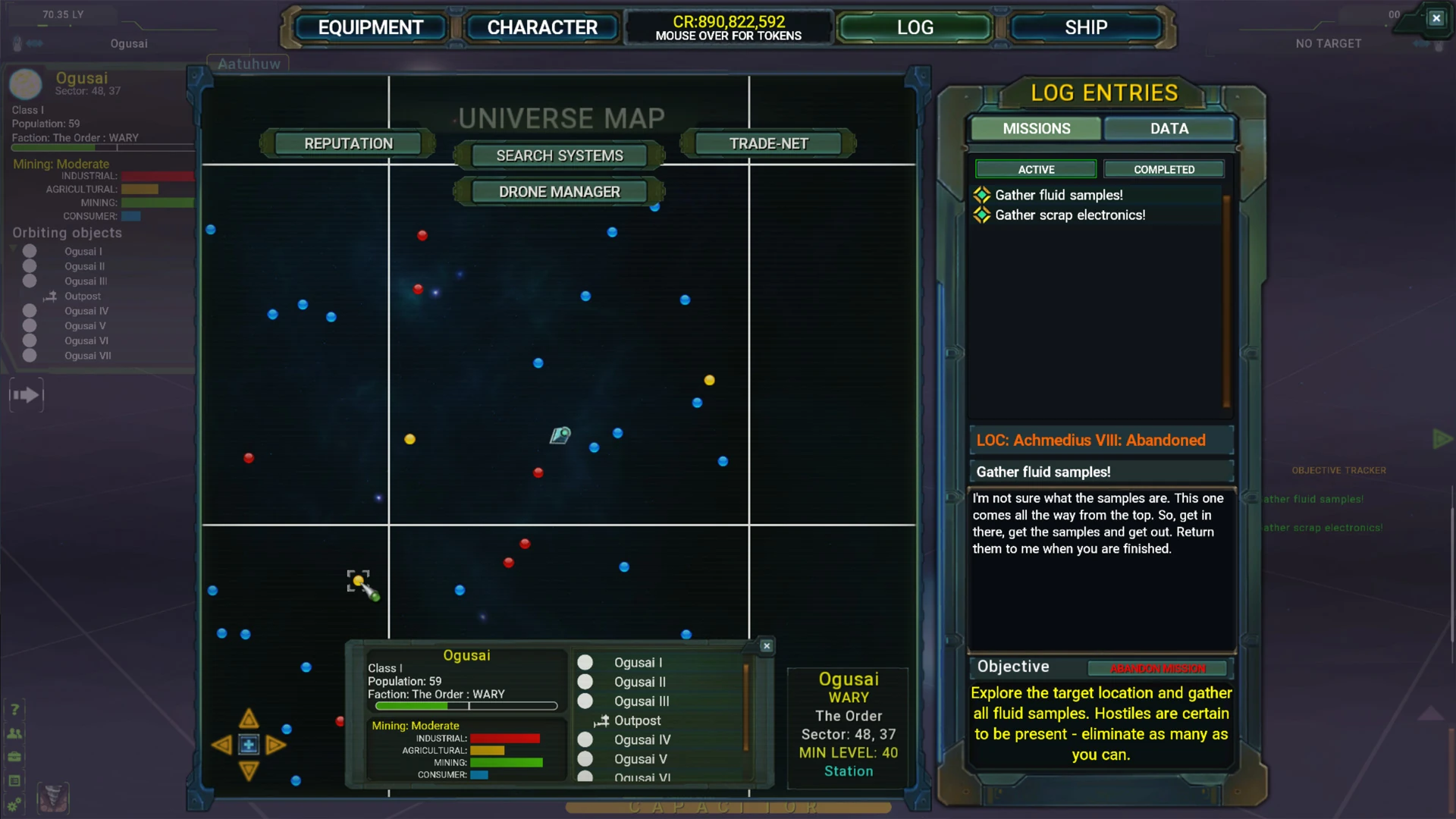Enable the ACTIVE missions filter

point(1035,169)
